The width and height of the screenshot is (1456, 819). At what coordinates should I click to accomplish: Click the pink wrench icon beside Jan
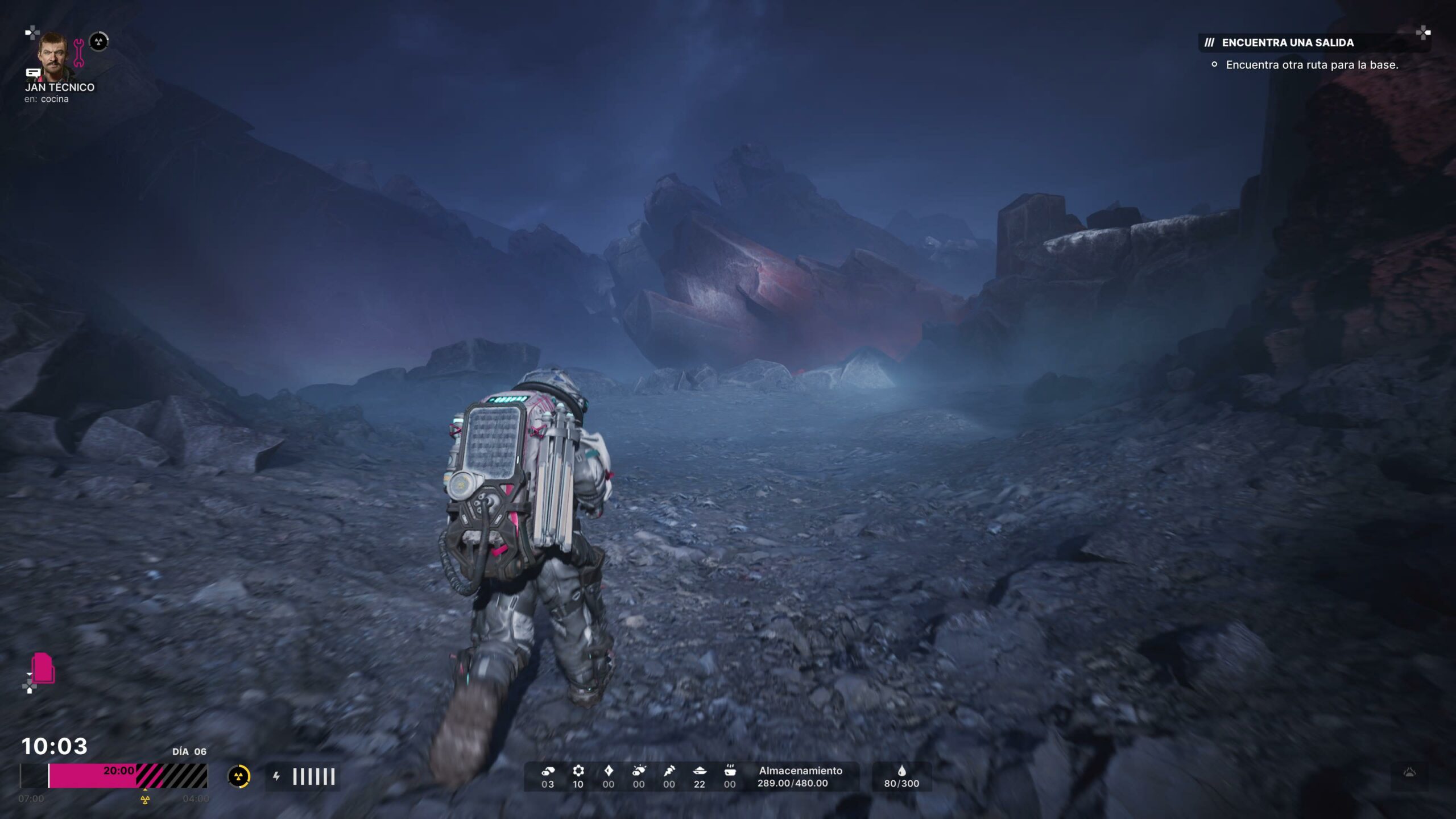pos(78,53)
